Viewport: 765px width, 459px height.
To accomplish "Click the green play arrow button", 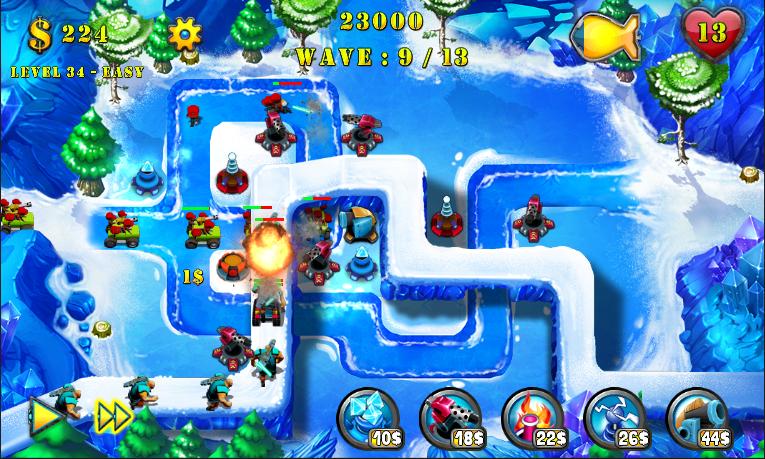I will click(44, 417).
